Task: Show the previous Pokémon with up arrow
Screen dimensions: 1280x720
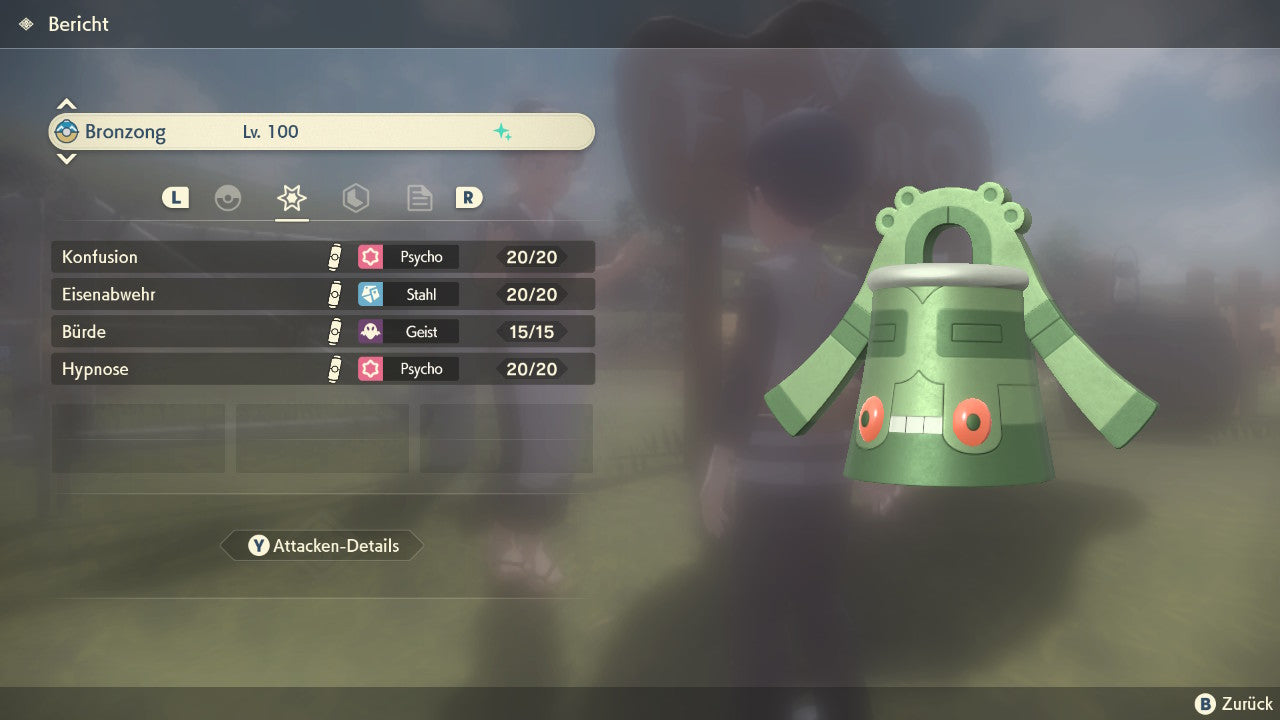Action: point(66,104)
